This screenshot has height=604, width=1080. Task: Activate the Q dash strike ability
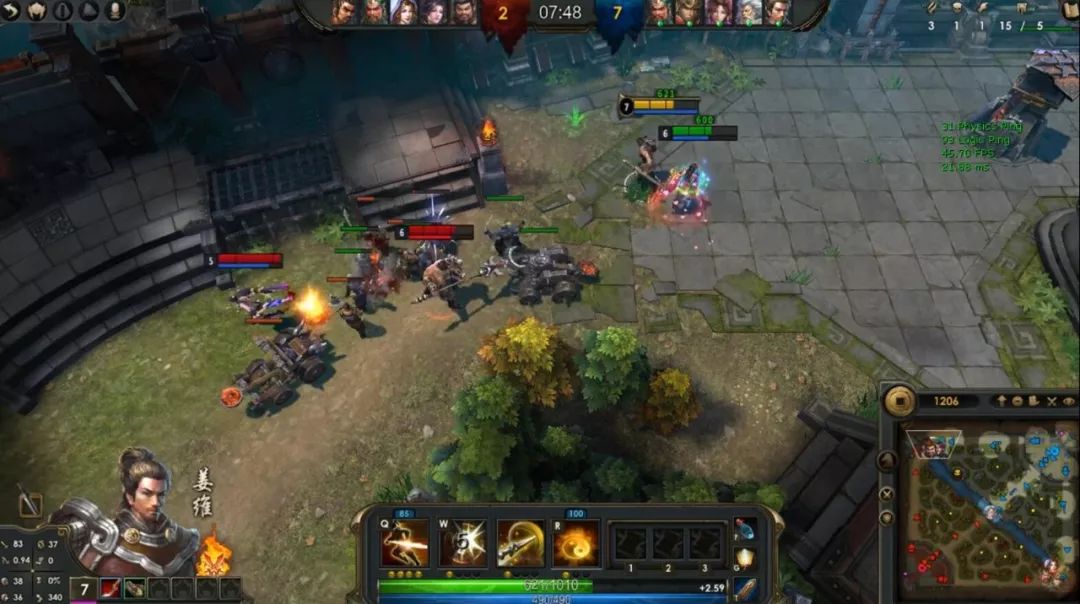pyautogui.click(x=404, y=544)
